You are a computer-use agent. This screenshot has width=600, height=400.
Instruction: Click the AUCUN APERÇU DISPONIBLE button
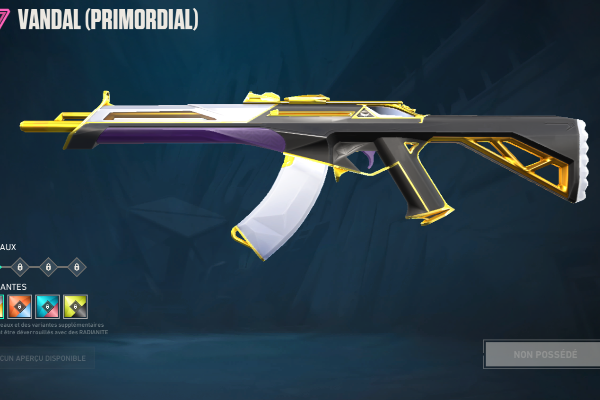45,357
